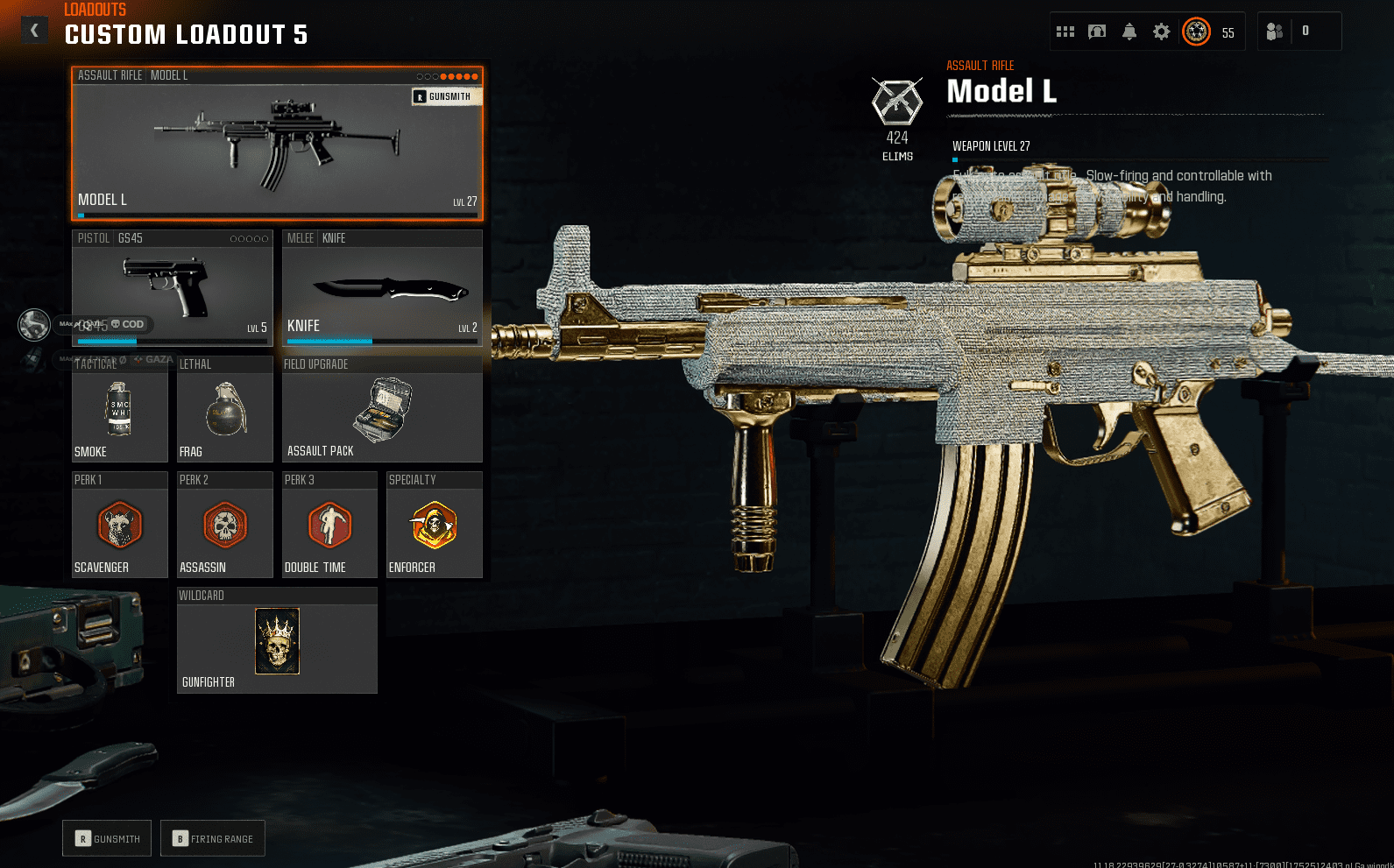
Task: Open the apps grid menu icon
Action: (x=1065, y=31)
